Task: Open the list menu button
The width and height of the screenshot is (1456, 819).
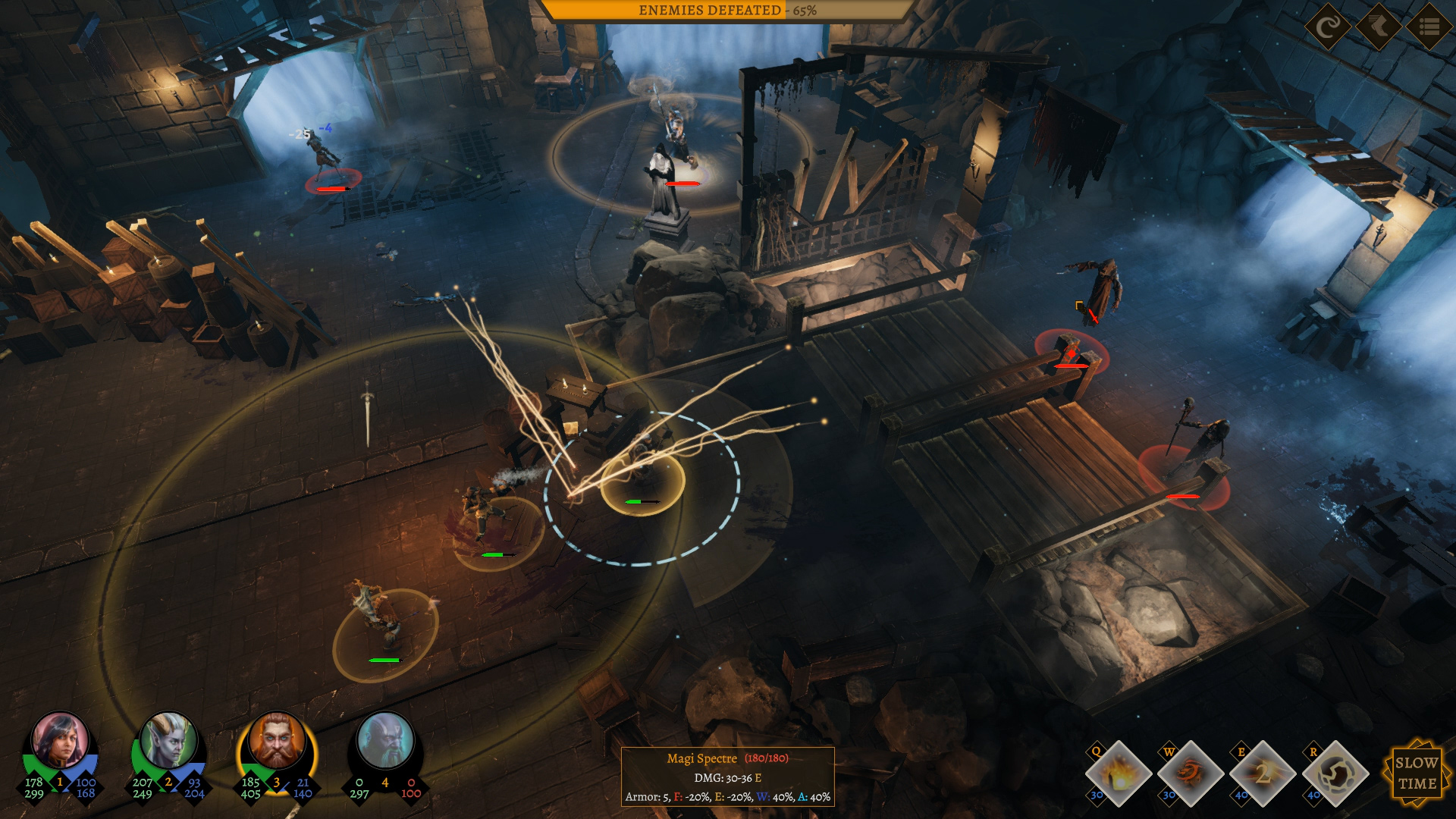Action: pyautogui.click(x=1429, y=27)
